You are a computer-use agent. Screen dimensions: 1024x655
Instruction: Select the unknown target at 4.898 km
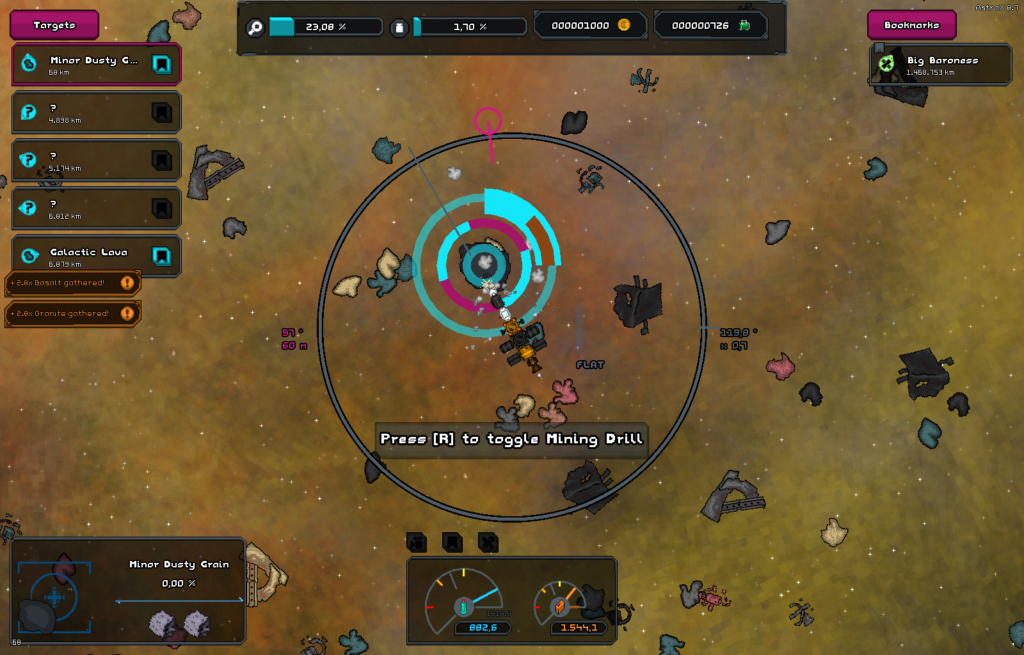coord(82,113)
